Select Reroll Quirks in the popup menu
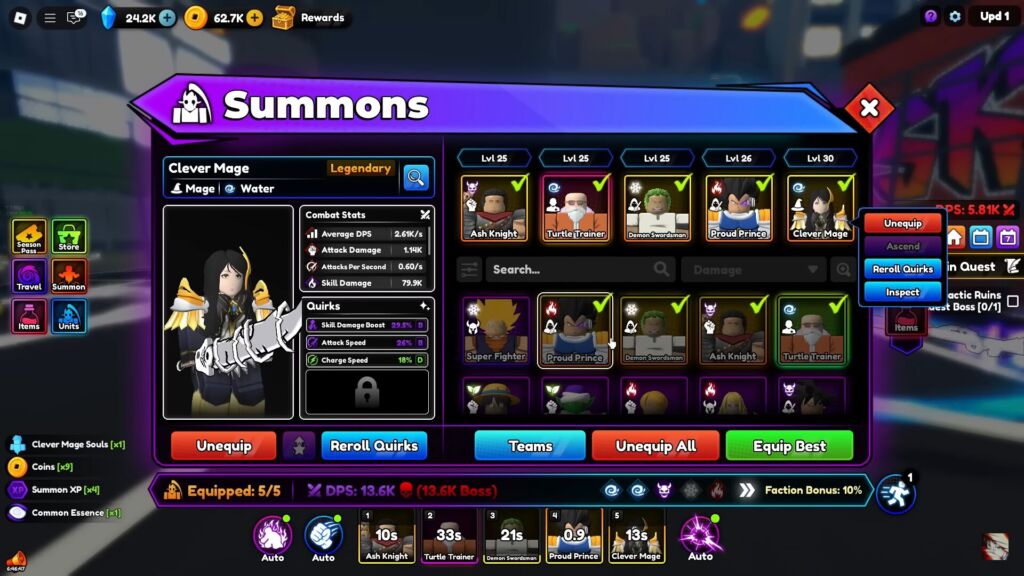Screen dimensions: 1024x576 (902, 269)
